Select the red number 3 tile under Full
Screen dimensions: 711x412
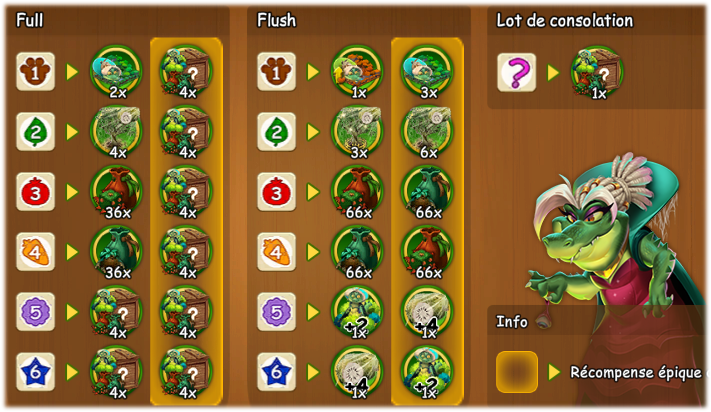tap(35, 192)
